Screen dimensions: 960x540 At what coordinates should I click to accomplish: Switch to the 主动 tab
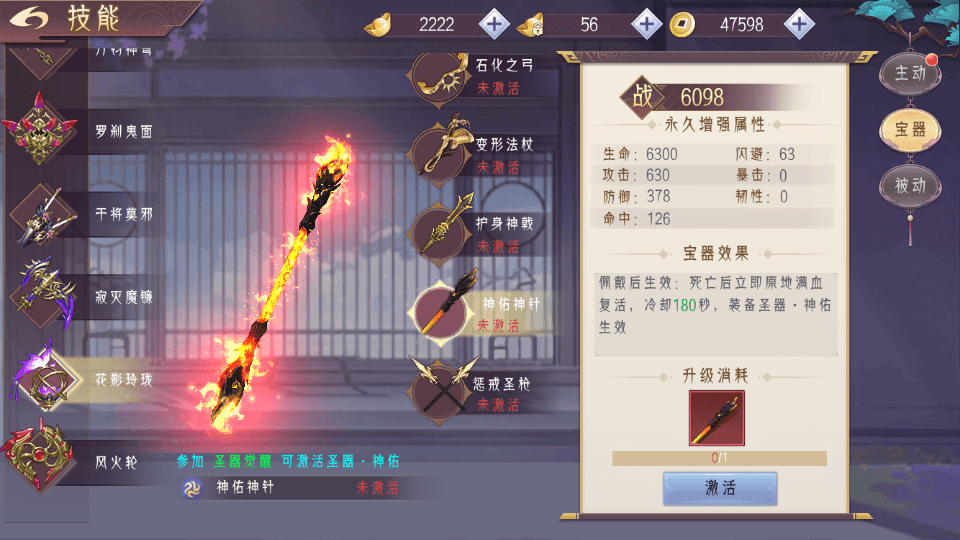coord(909,73)
